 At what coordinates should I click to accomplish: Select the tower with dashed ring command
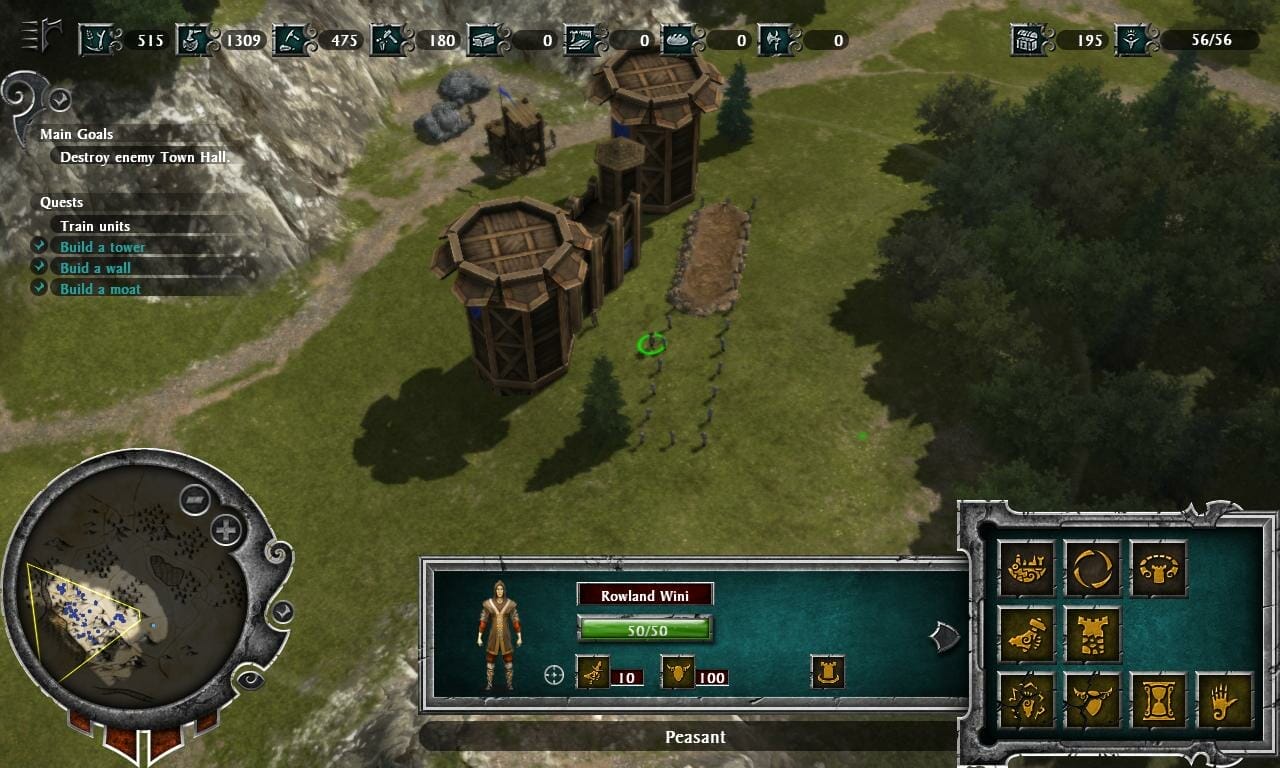click(1158, 568)
